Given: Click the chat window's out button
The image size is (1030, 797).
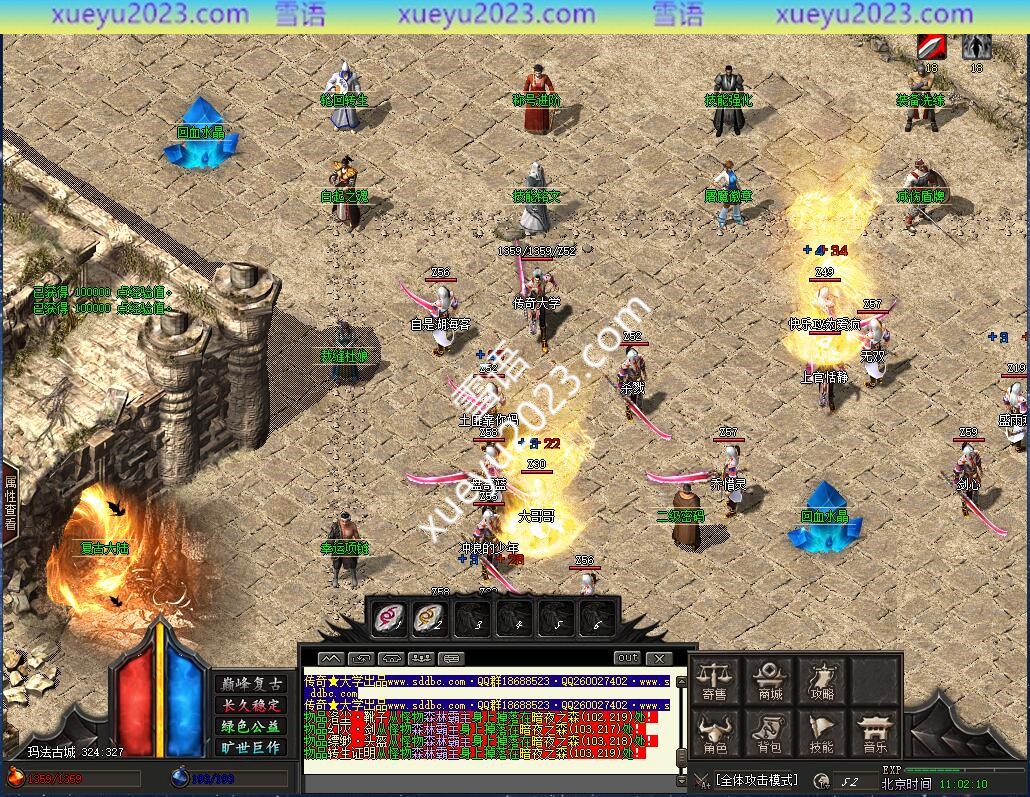Looking at the screenshot, I should pos(628,658).
